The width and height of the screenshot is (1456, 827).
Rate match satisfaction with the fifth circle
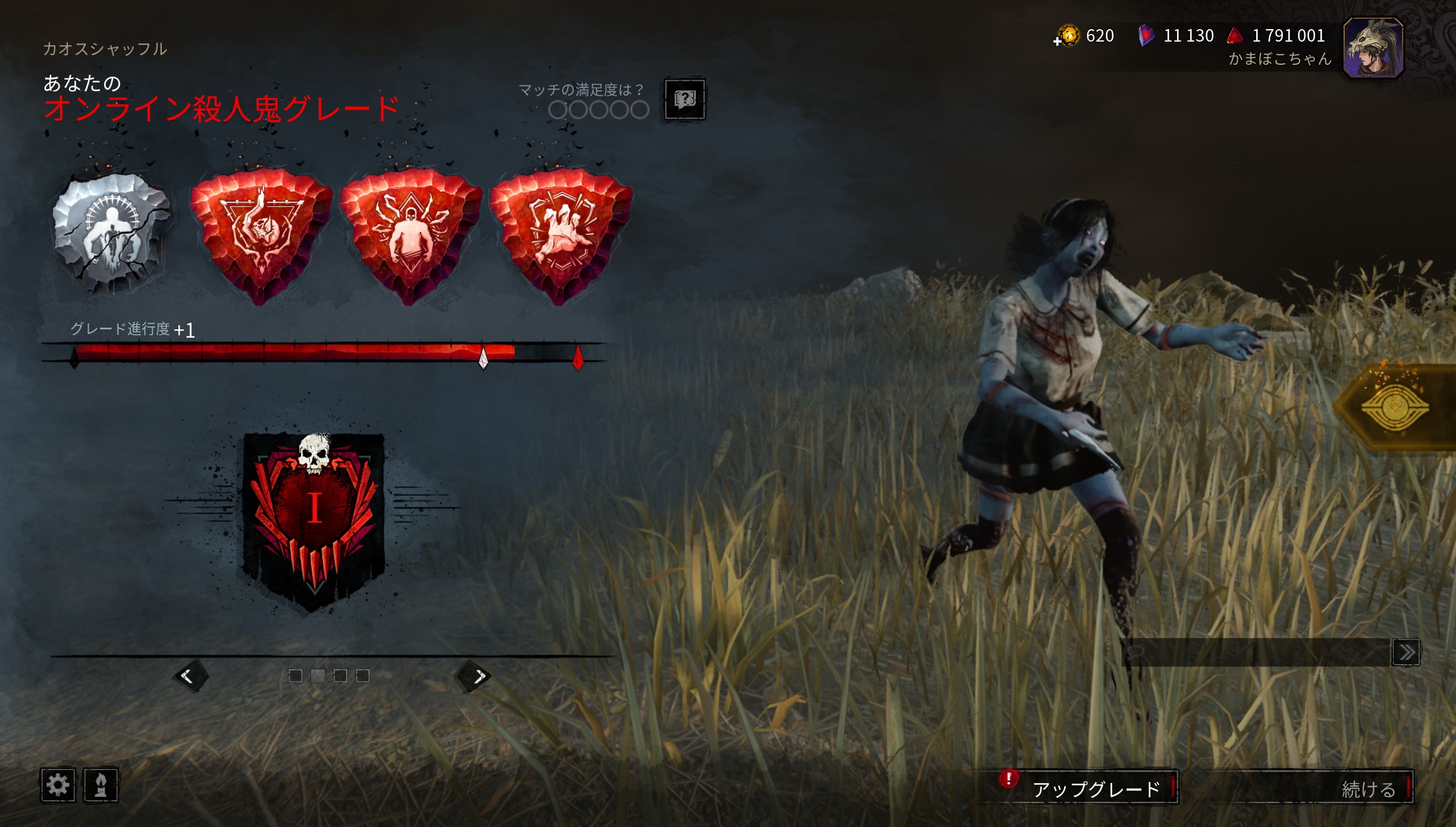(640, 110)
